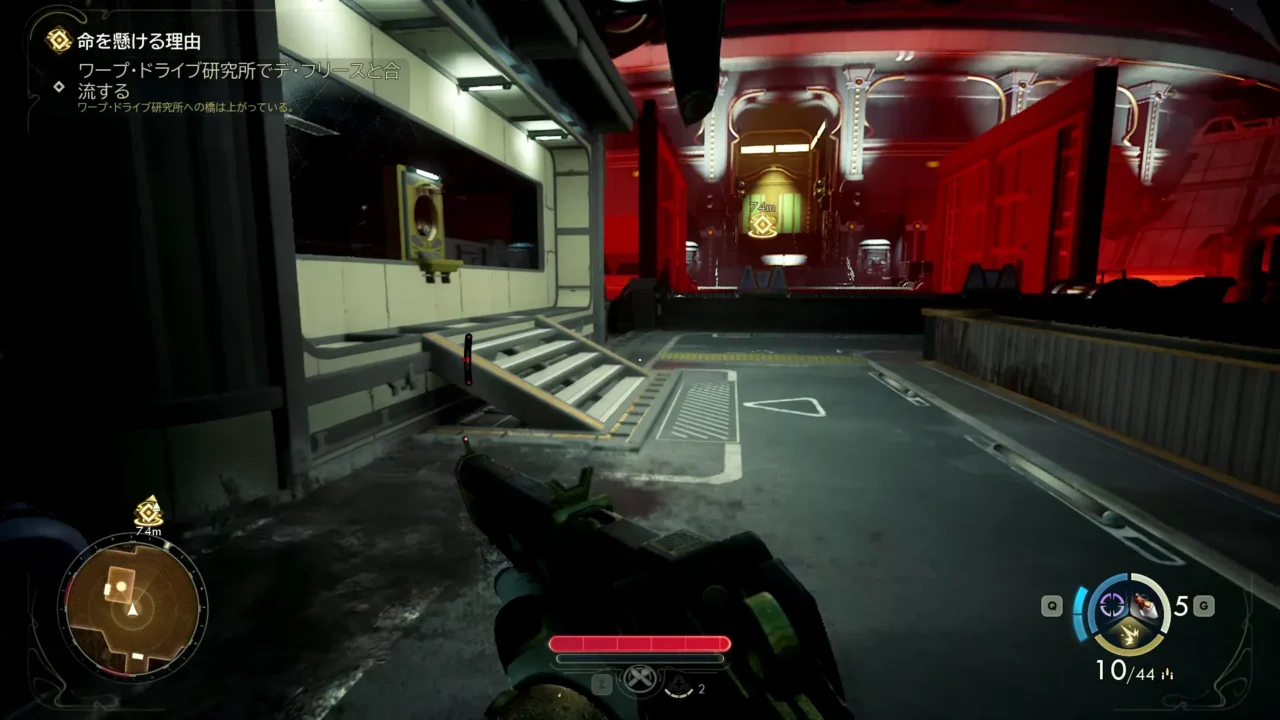Open the circular minimap

click(132, 607)
